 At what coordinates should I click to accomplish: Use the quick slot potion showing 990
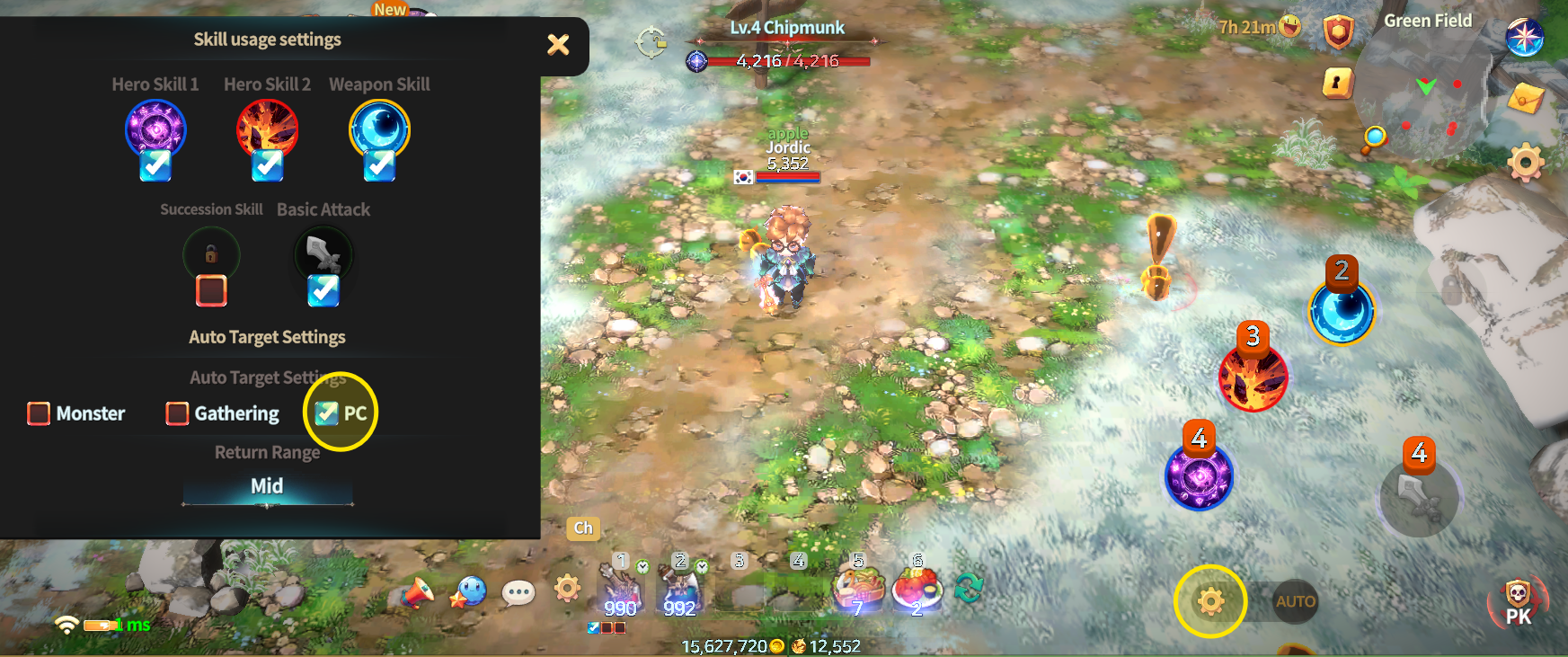pyautogui.click(x=620, y=590)
